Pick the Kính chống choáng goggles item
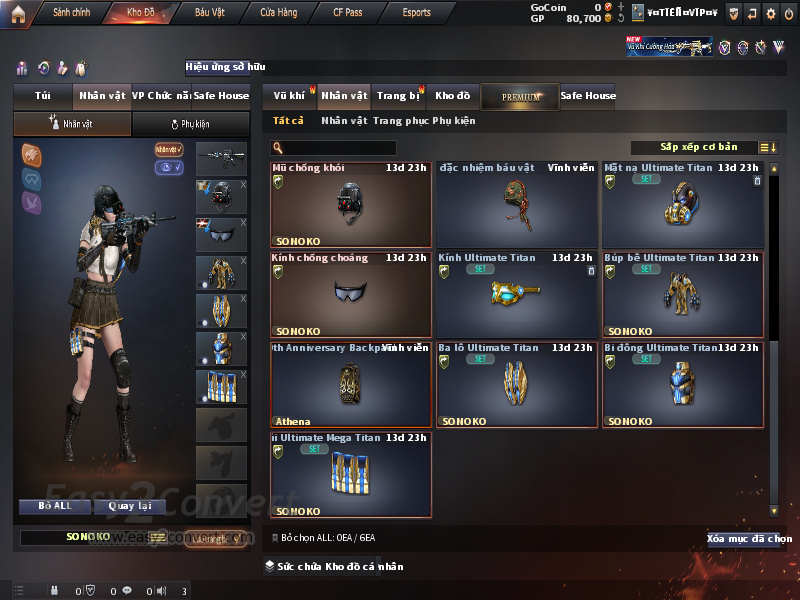Viewport: 800px width, 600px height. coord(351,295)
